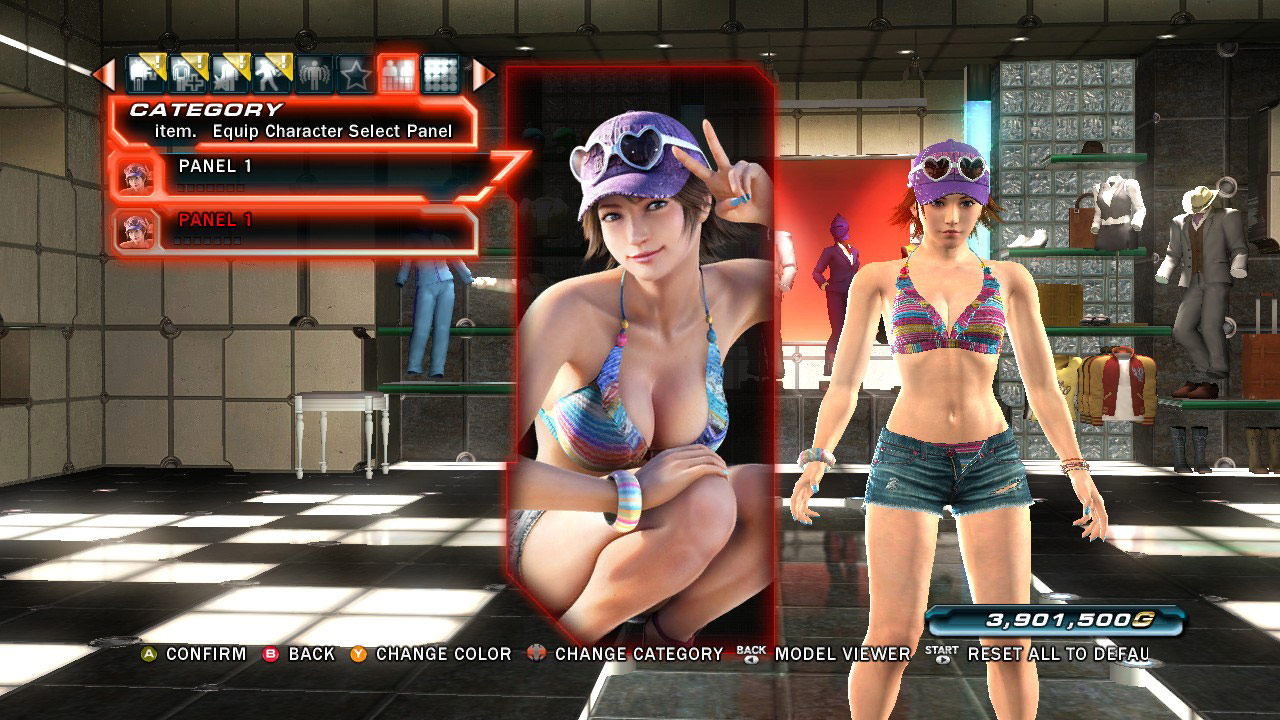Open the figure with plus sign tab

pyautogui.click(x=187, y=75)
